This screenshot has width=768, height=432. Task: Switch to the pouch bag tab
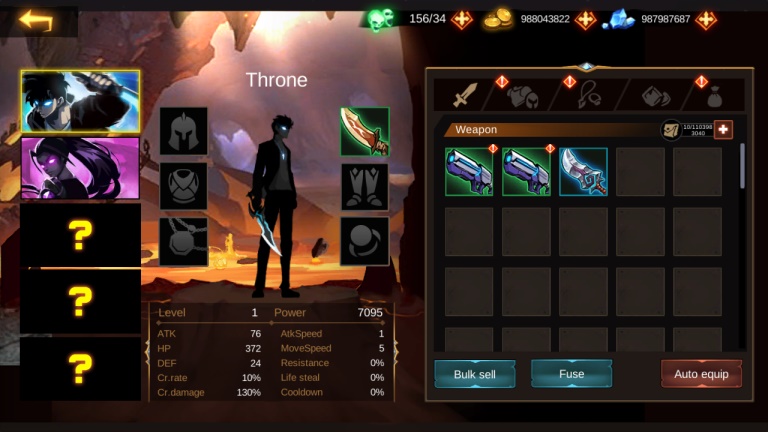(x=714, y=96)
